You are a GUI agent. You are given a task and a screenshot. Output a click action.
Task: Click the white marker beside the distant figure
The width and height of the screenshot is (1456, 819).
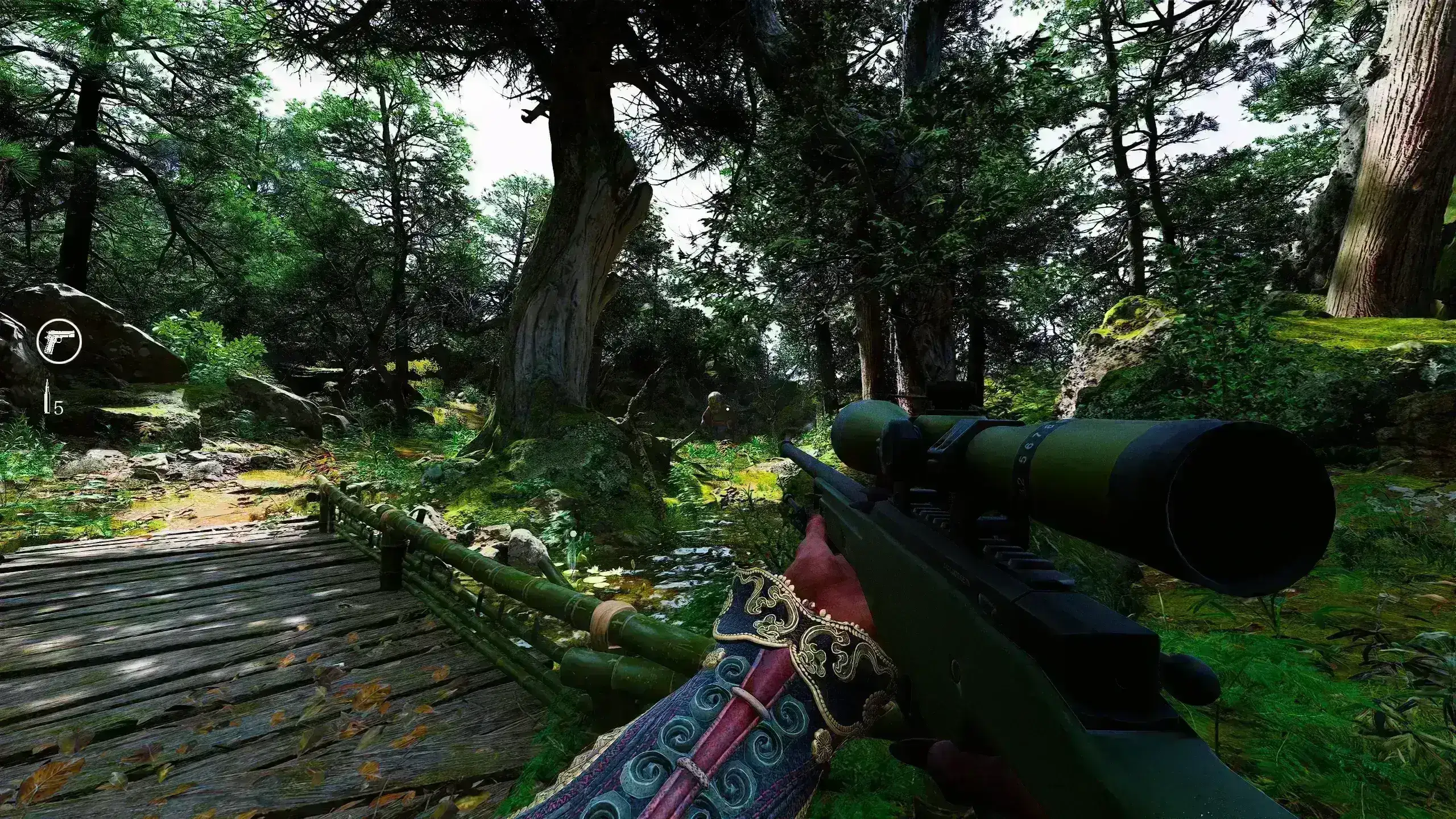tap(728, 408)
